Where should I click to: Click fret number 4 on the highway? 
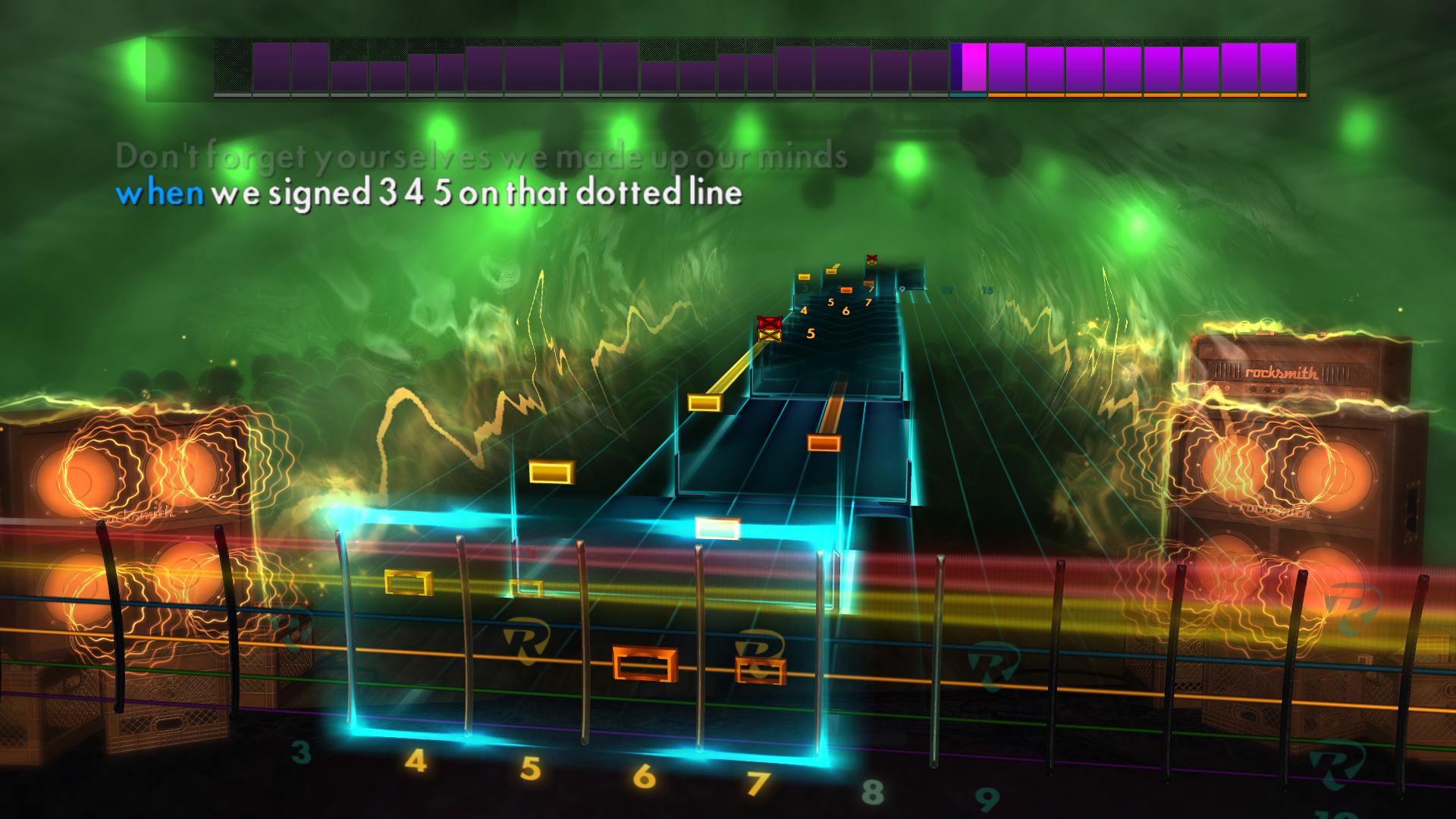[416, 763]
